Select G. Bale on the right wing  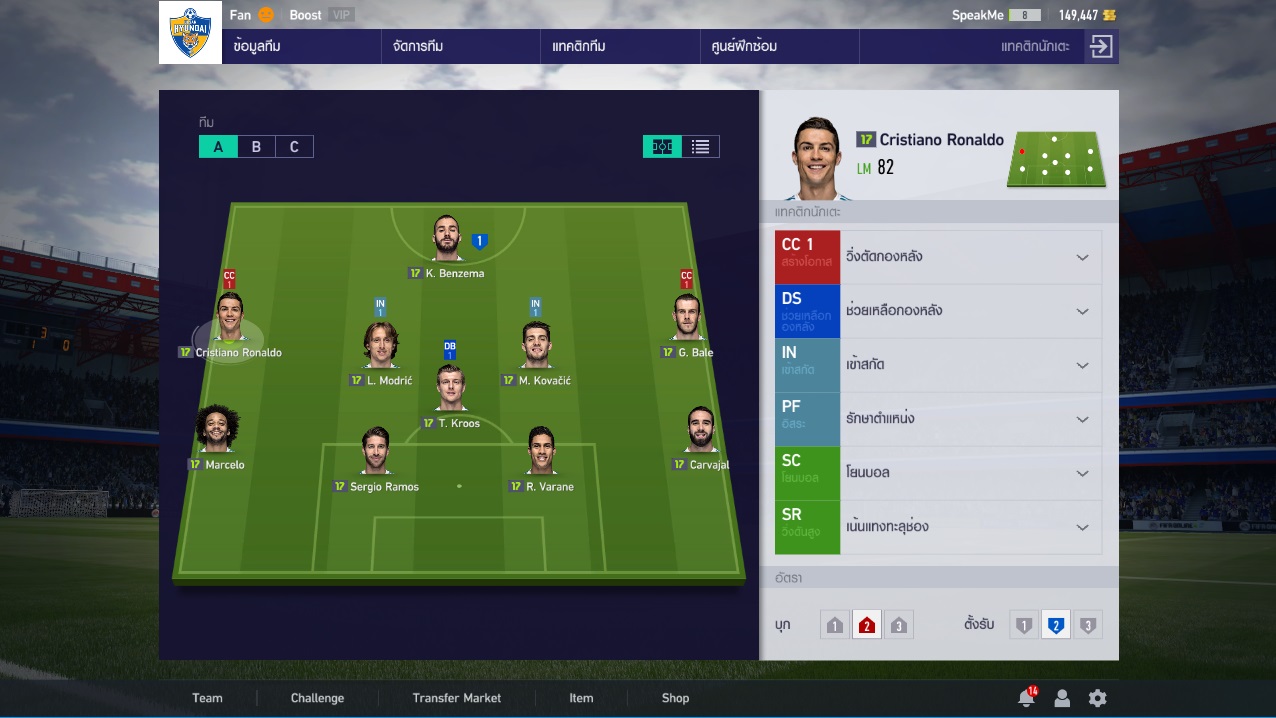(x=687, y=320)
